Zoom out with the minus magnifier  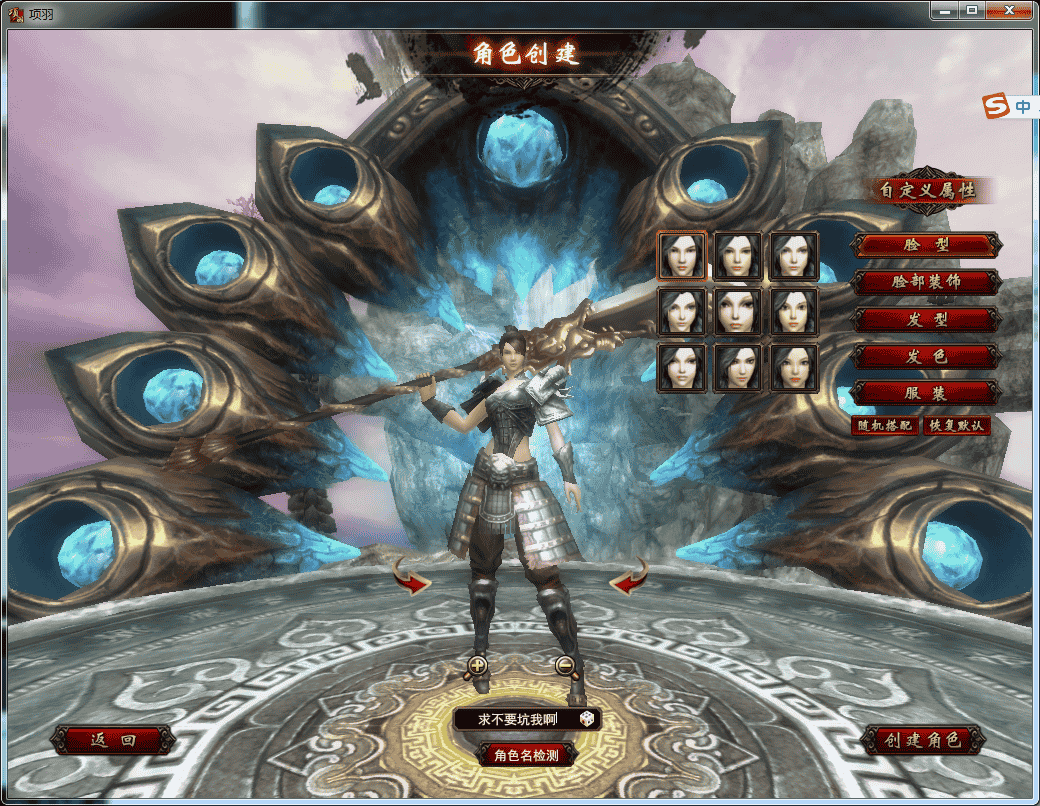(566, 665)
